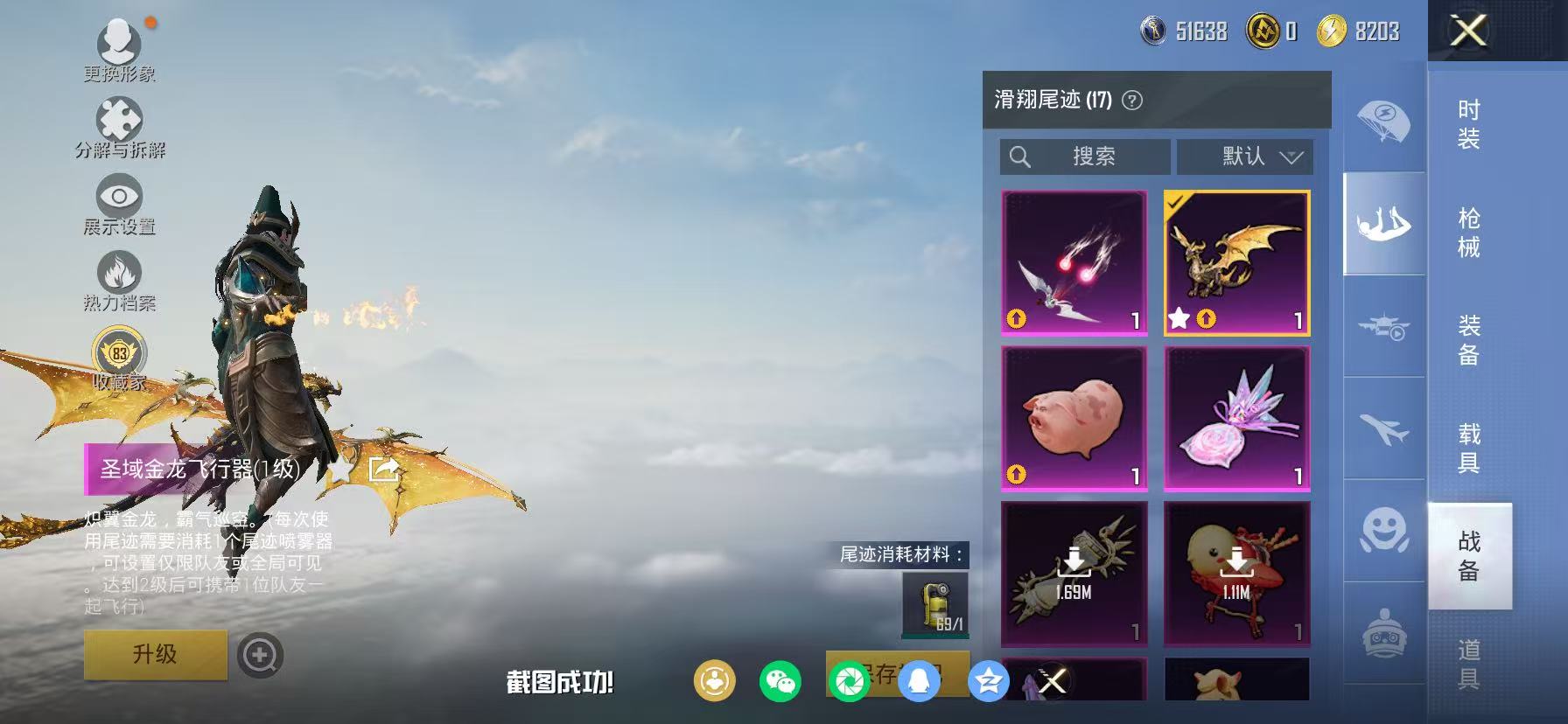Image resolution: width=1568 pixels, height=724 pixels.
Task: Share via the WeChat green icon
Action: click(780, 680)
